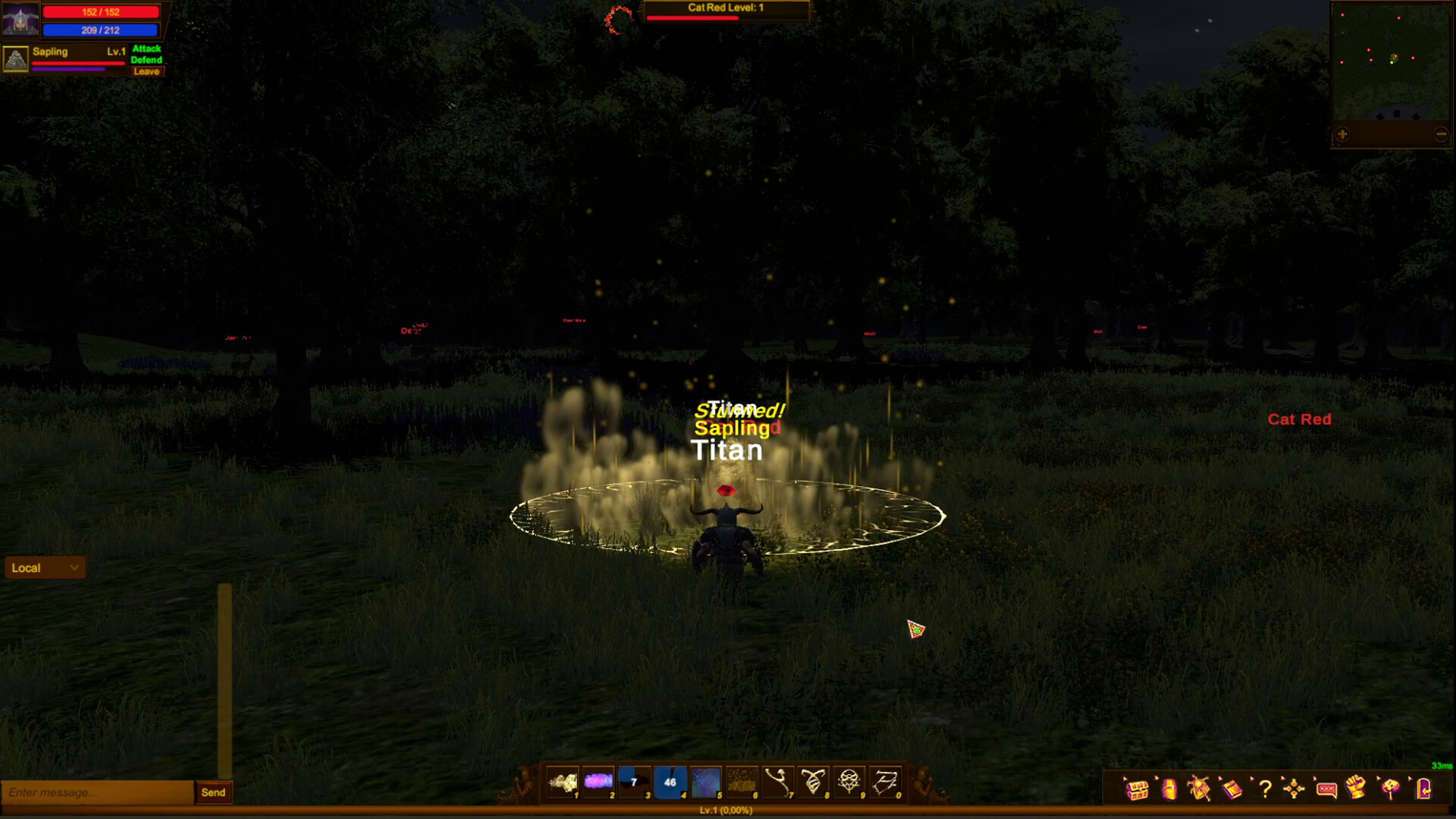Image resolution: width=1456 pixels, height=819 pixels.
Task: Click the orange shield equipment icon
Action: (x=1169, y=789)
